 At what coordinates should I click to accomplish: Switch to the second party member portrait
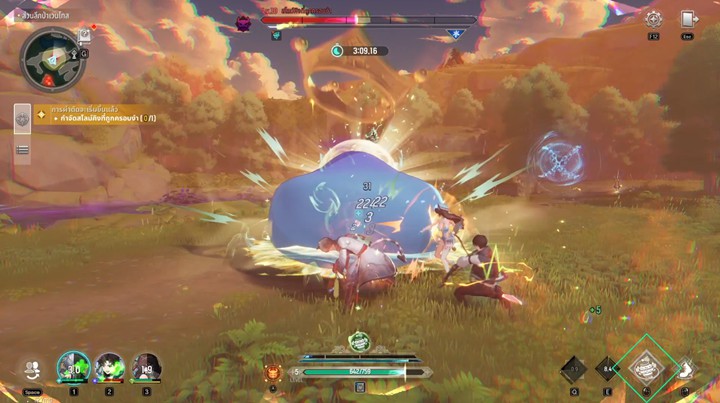(110, 367)
